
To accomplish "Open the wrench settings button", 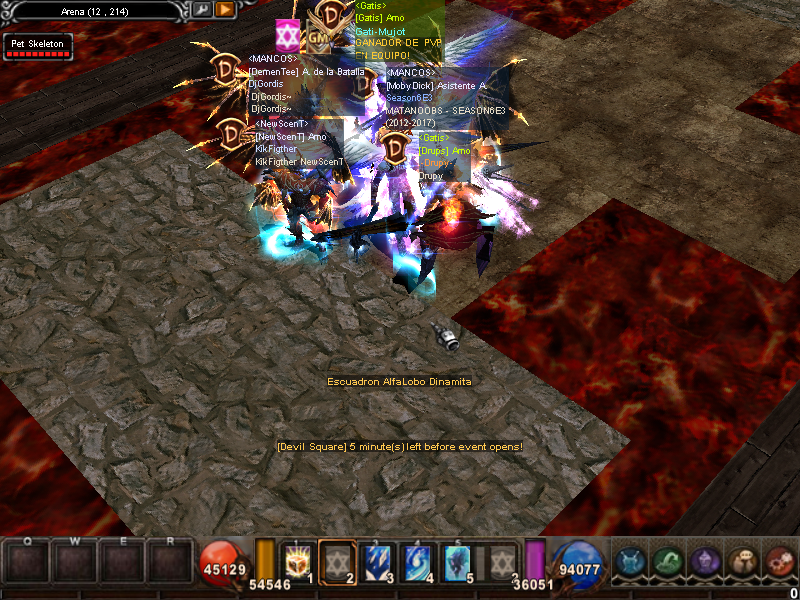I will point(201,9).
